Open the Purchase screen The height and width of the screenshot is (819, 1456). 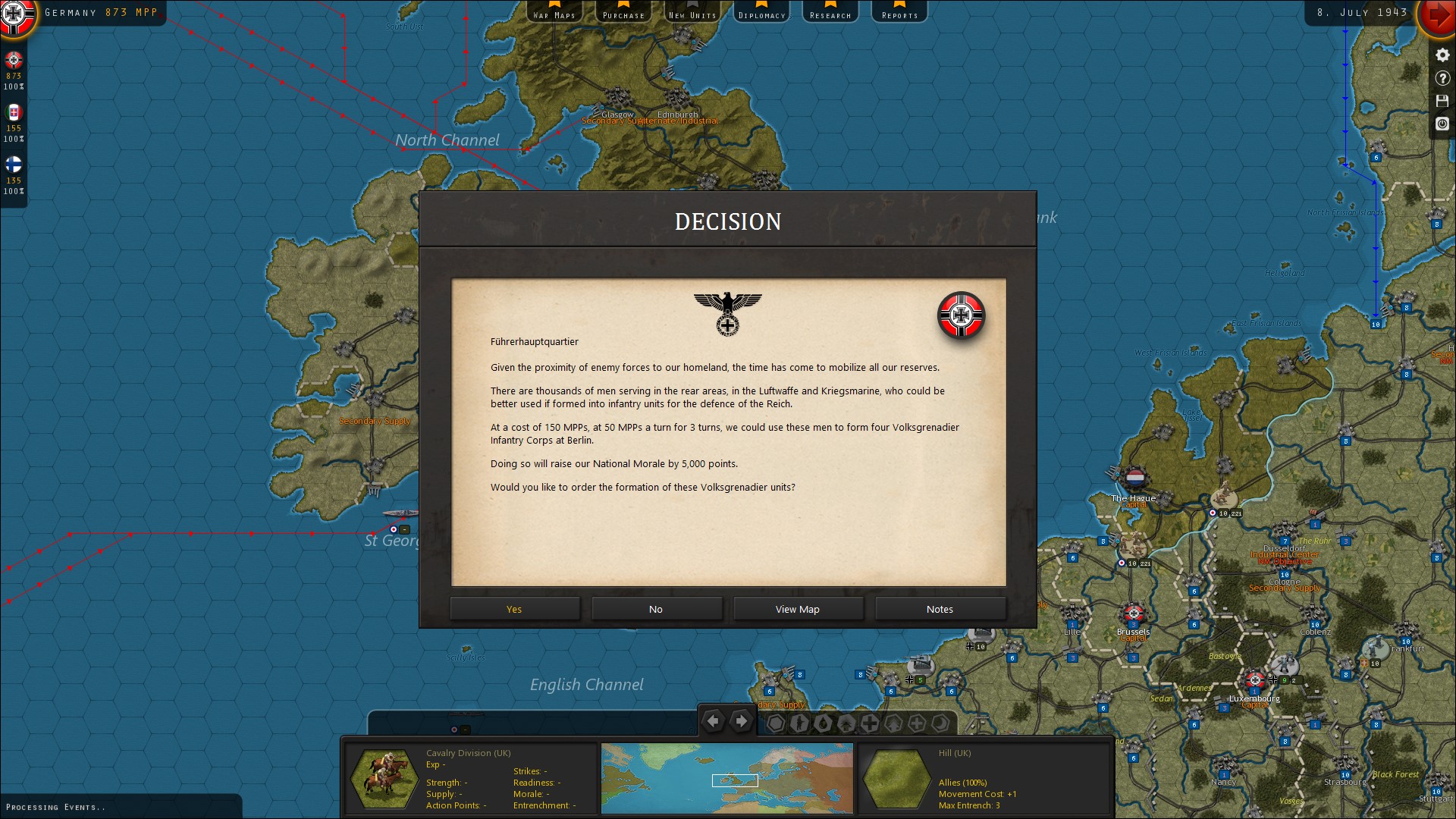point(623,11)
